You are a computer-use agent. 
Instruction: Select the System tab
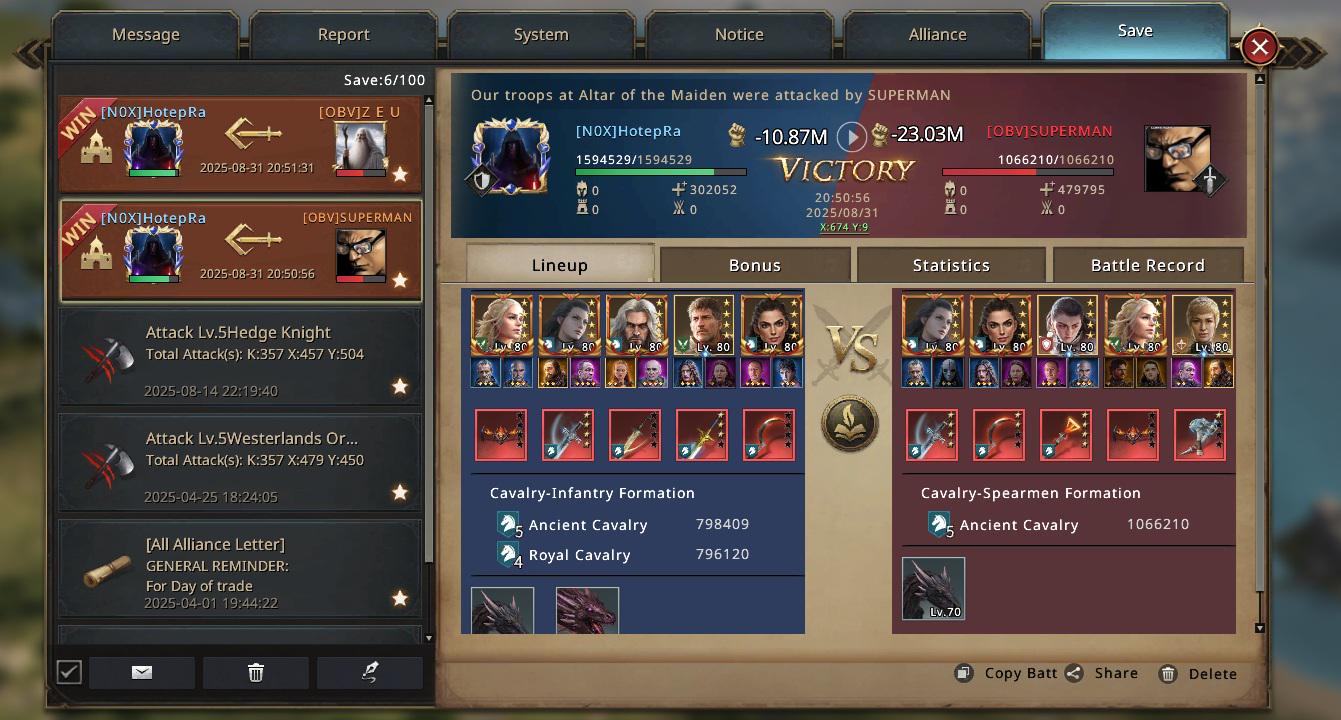point(541,35)
